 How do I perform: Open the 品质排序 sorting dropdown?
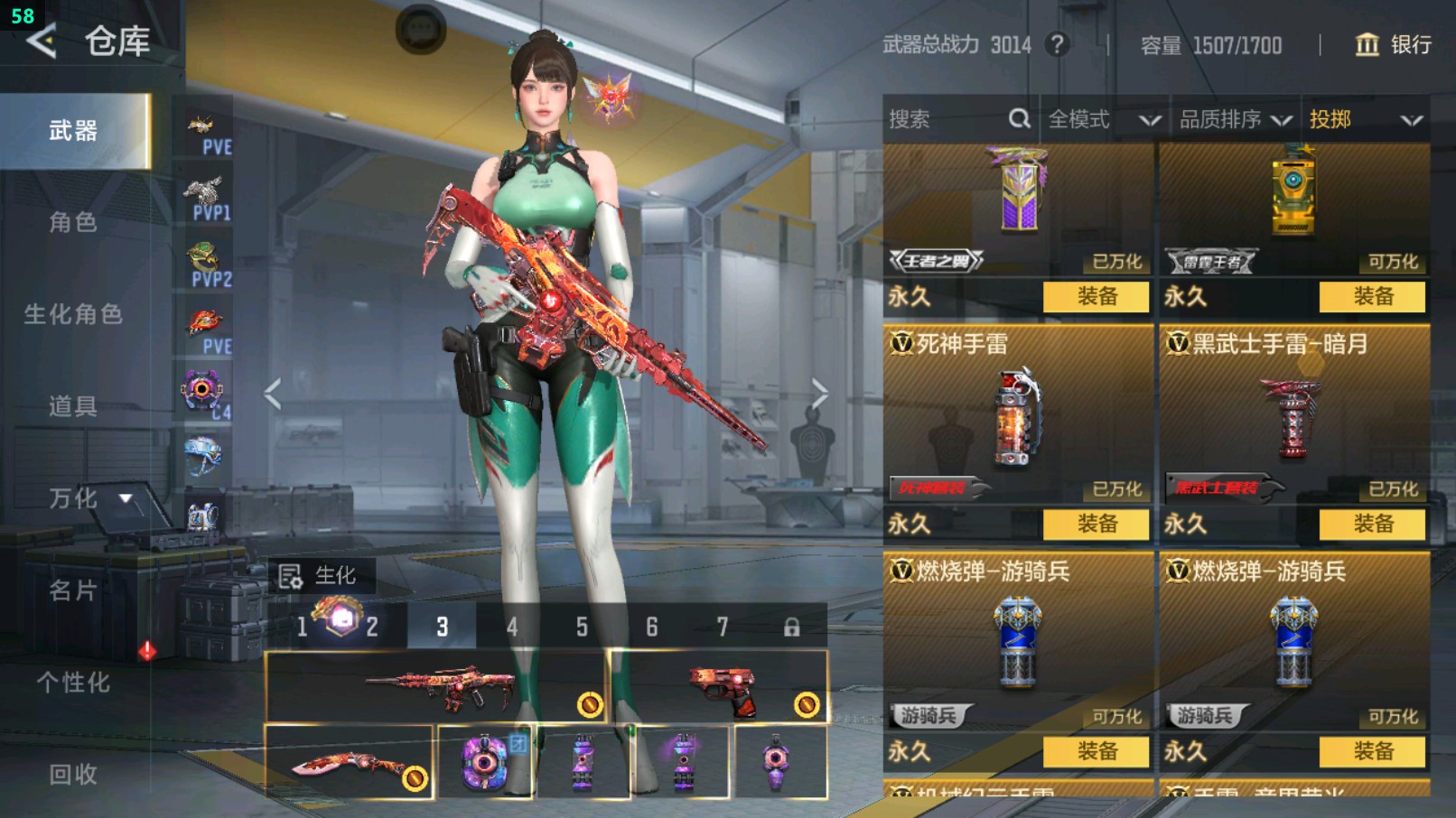1234,119
